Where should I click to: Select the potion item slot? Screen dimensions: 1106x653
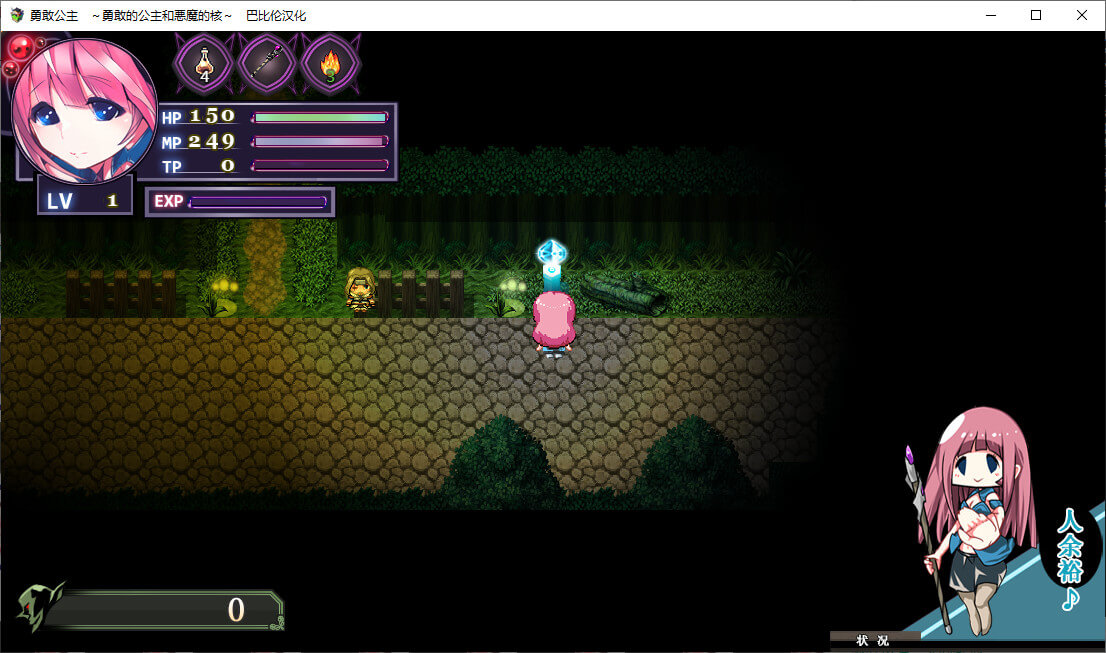[x=204, y=64]
